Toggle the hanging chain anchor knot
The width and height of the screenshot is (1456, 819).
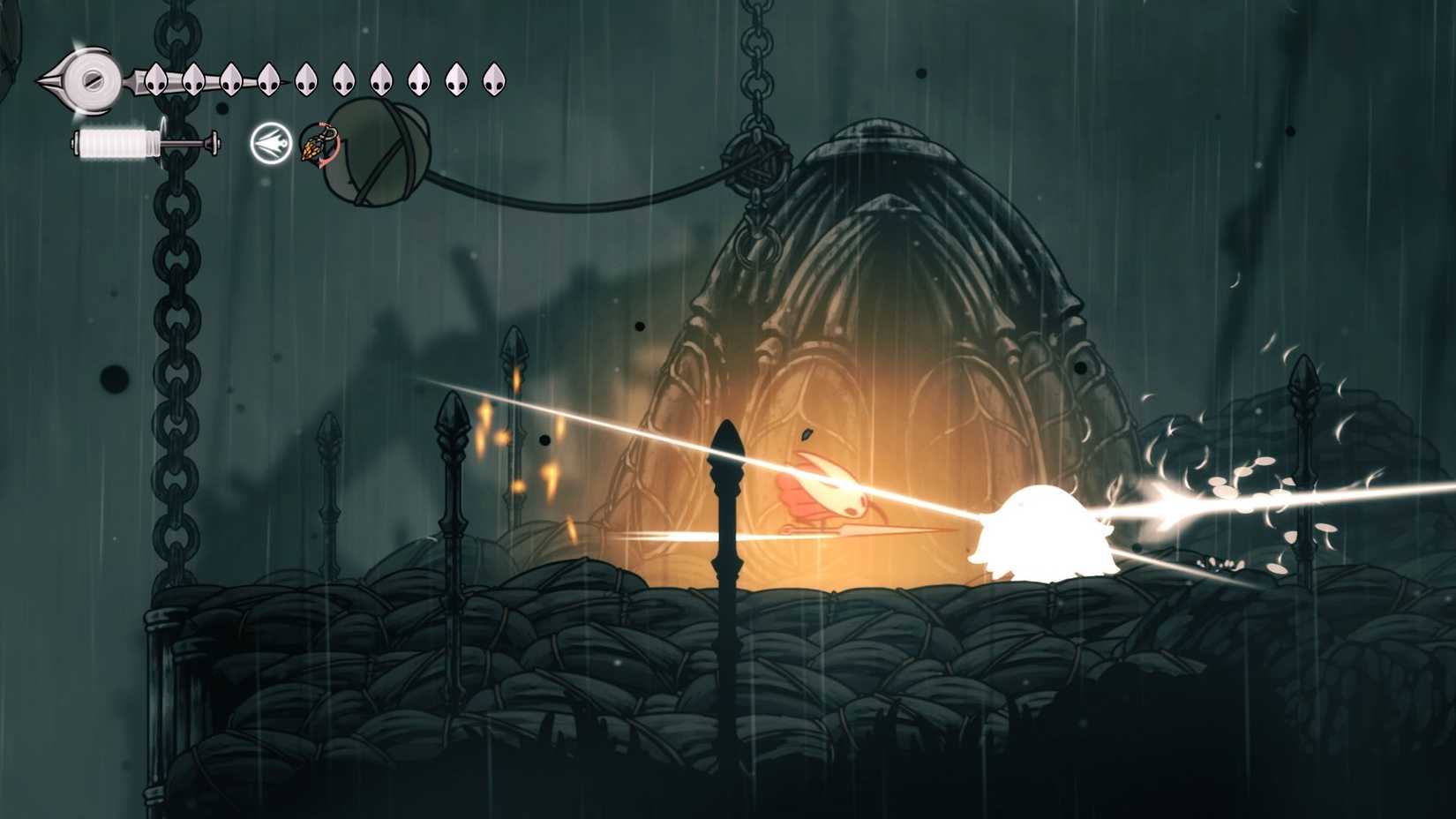pyautogui.click(x=754, y=163)
